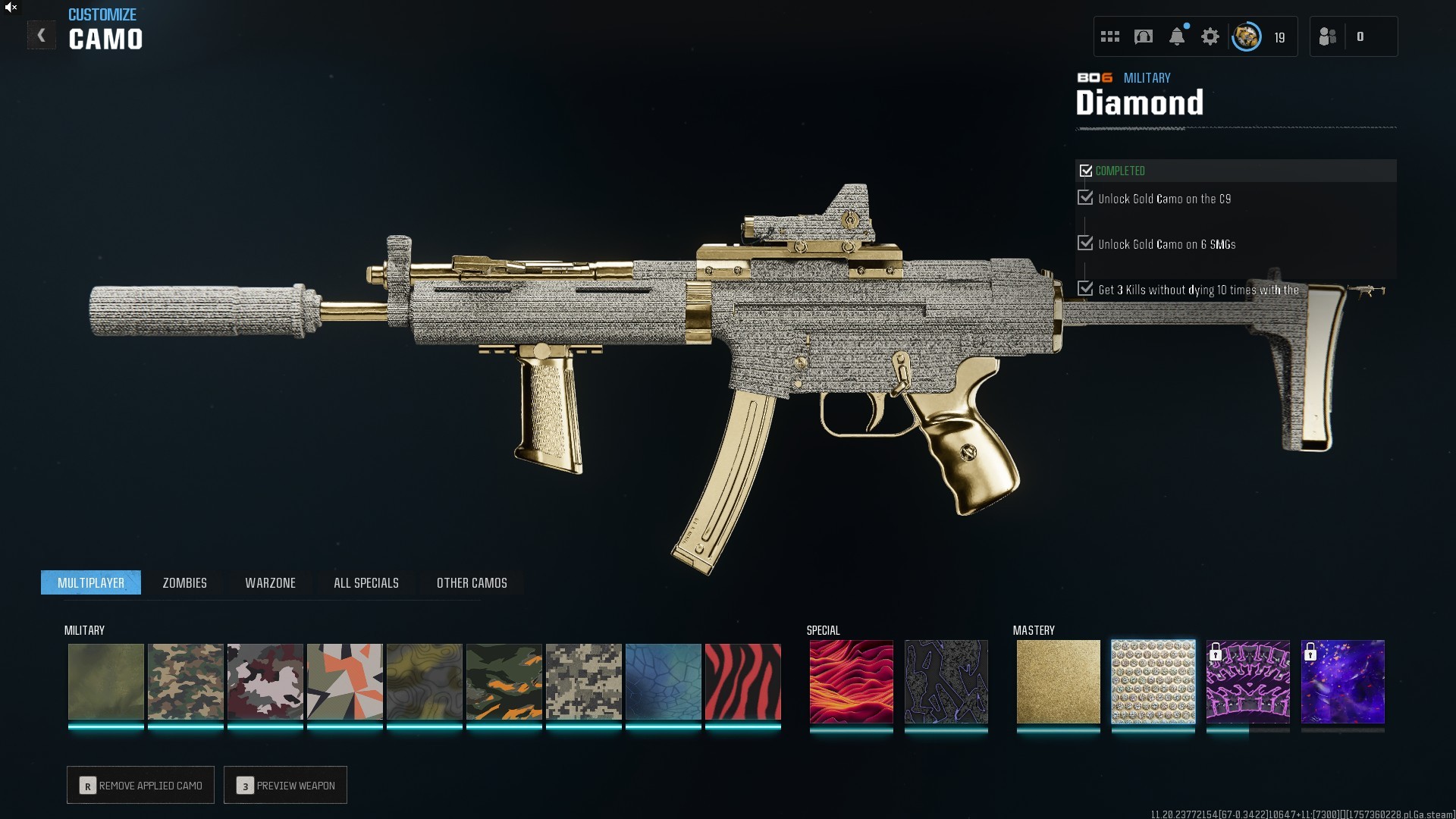Select the orange geometric splinter camo

pos(344,681)
